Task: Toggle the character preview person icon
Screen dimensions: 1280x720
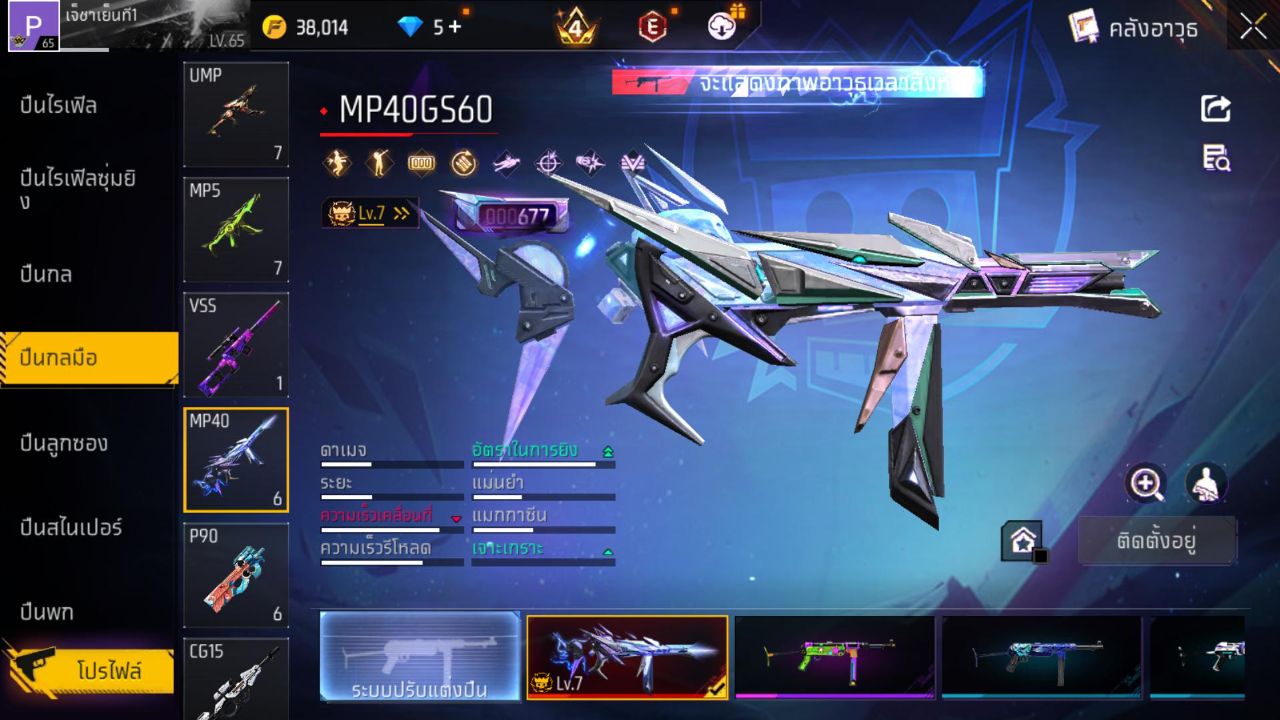Action: click(x=1205, y=485)
